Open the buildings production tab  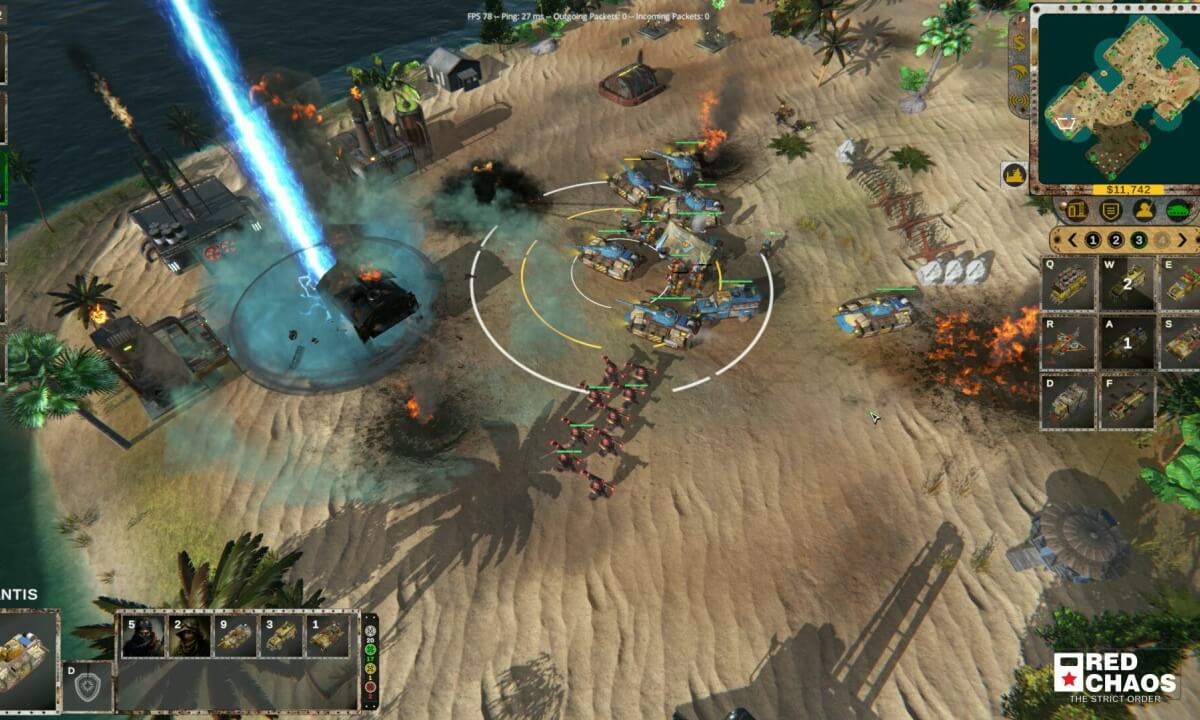[x=1077, y=210]
